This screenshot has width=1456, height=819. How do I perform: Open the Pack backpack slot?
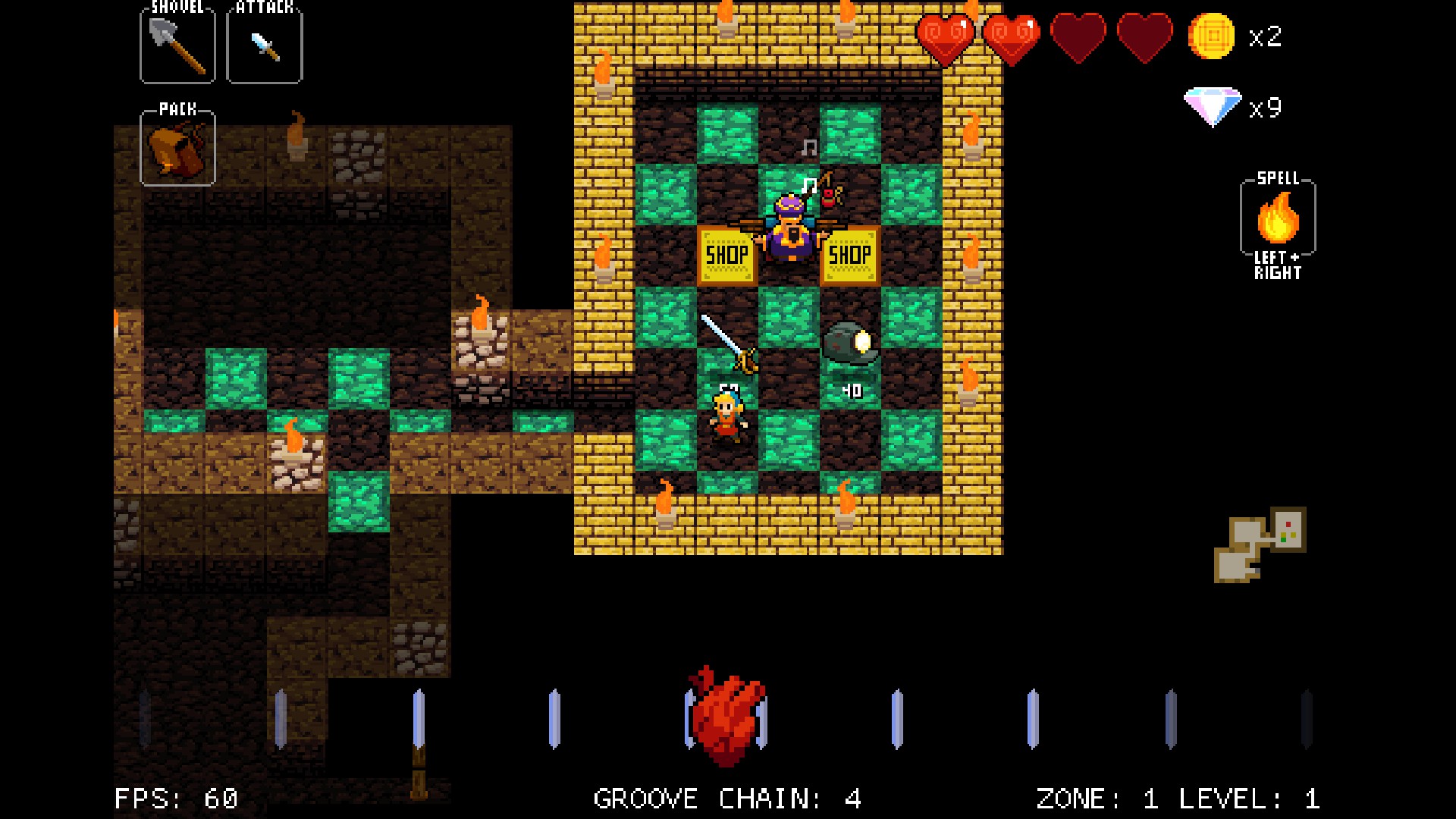tap(177, 150)
